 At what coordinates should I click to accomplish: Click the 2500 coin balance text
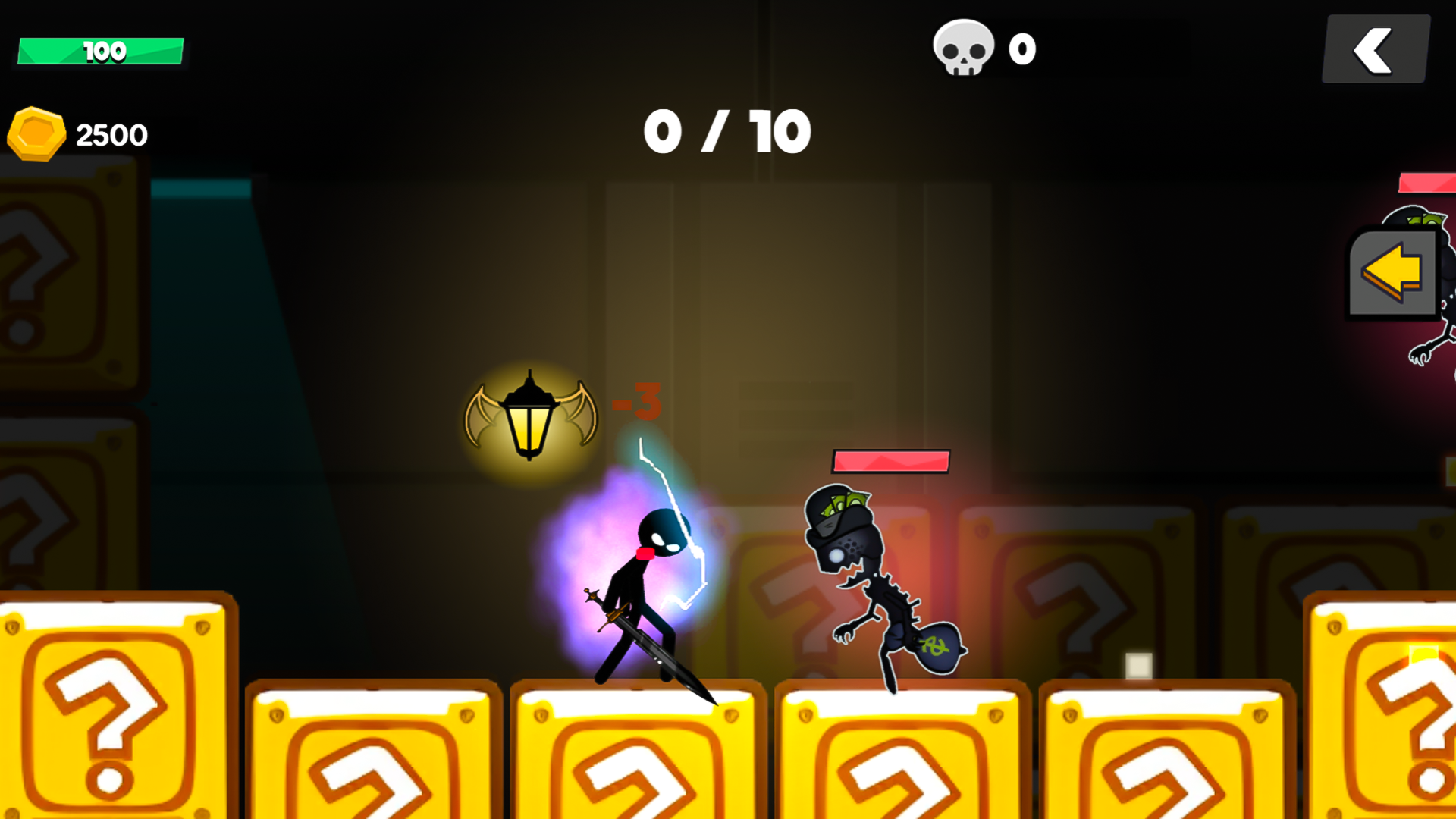tap(112, 133)
